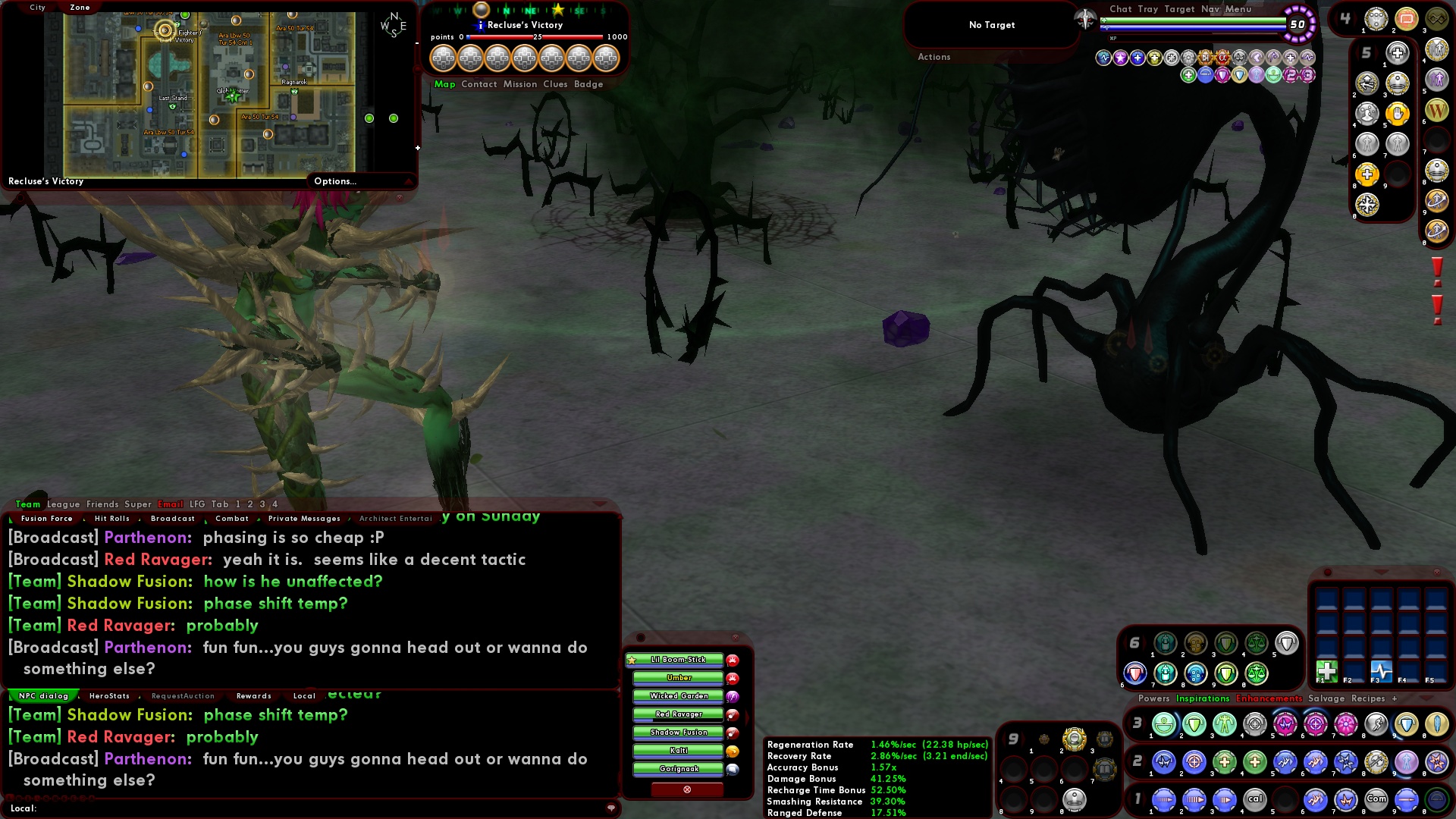1456x819 pixels.
Task: Select Gorignaak's archetype icon in the team window
Action: (731, 769)
